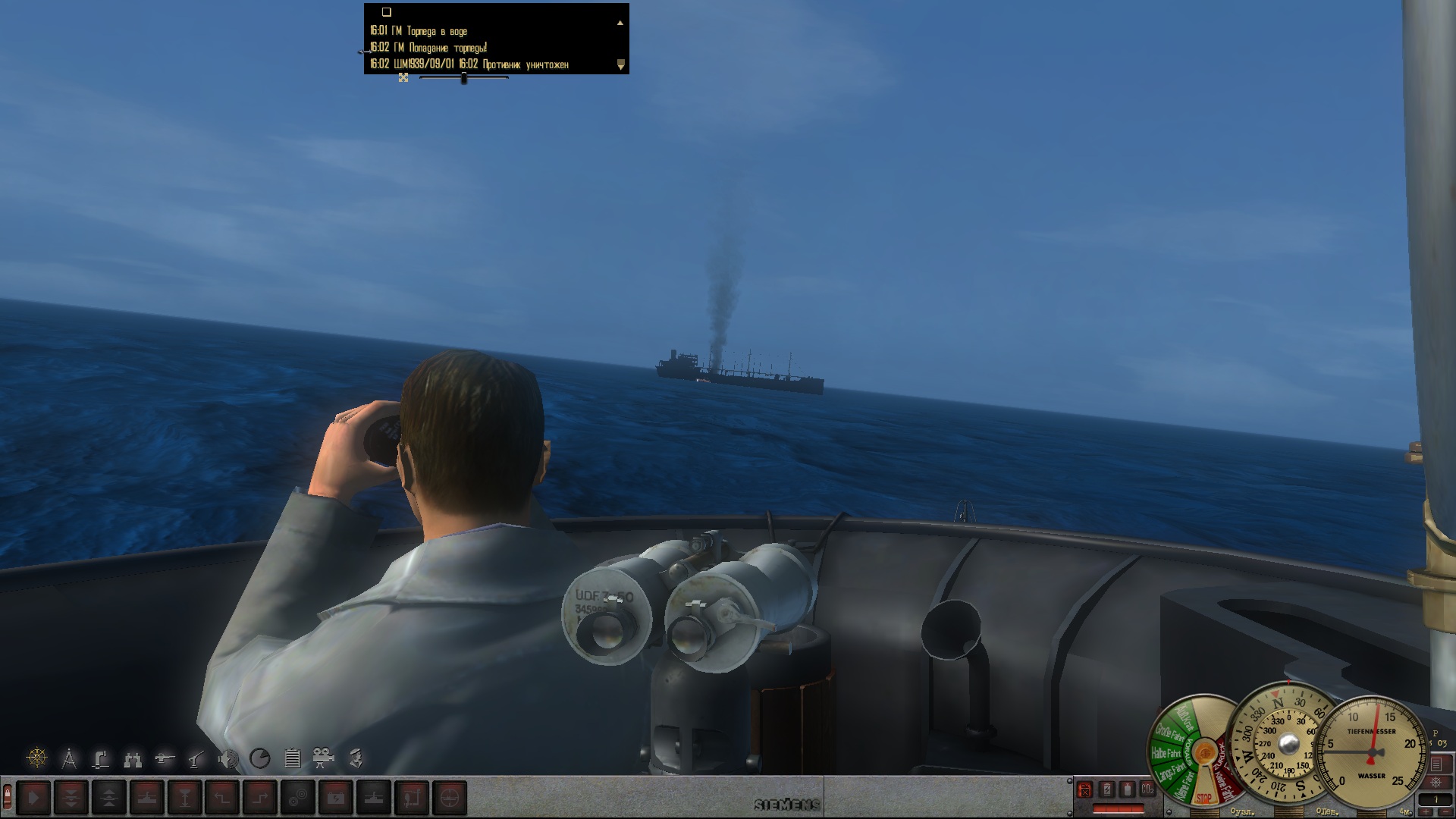This screenshot has height=819, width=1456.
Task: Open the flak gun station icon
Action: 196,758
